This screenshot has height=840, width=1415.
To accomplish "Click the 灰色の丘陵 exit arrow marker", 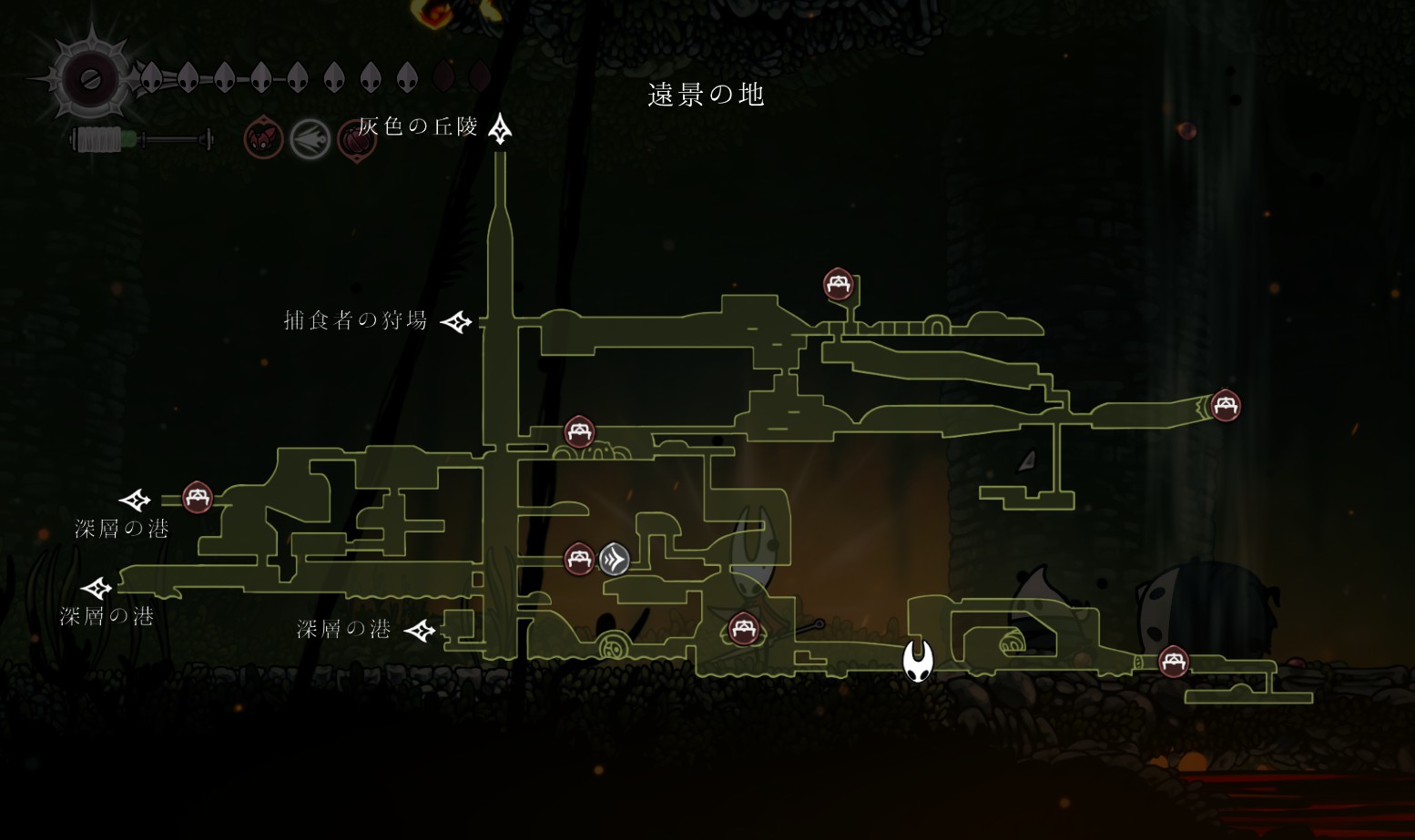I will [499, 129].
